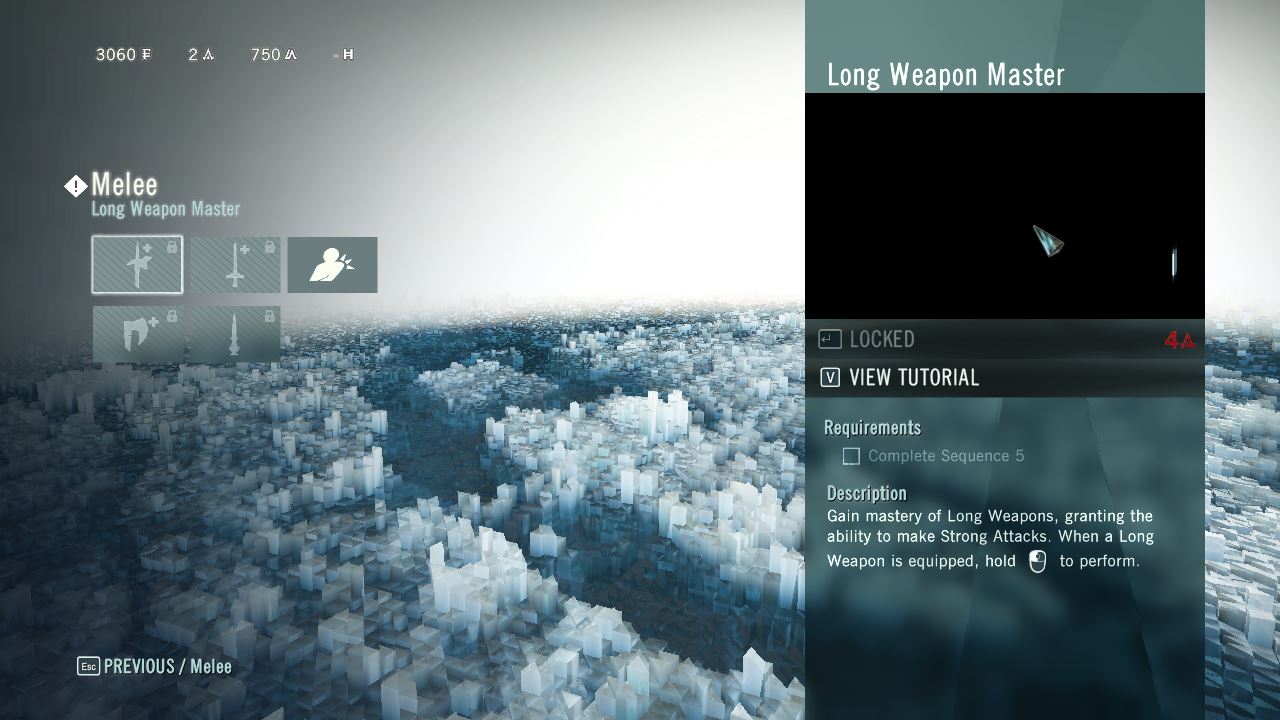Click the skill preview video area
Viewport: 1280px width, 720px height.
[x=1005, y=205]
